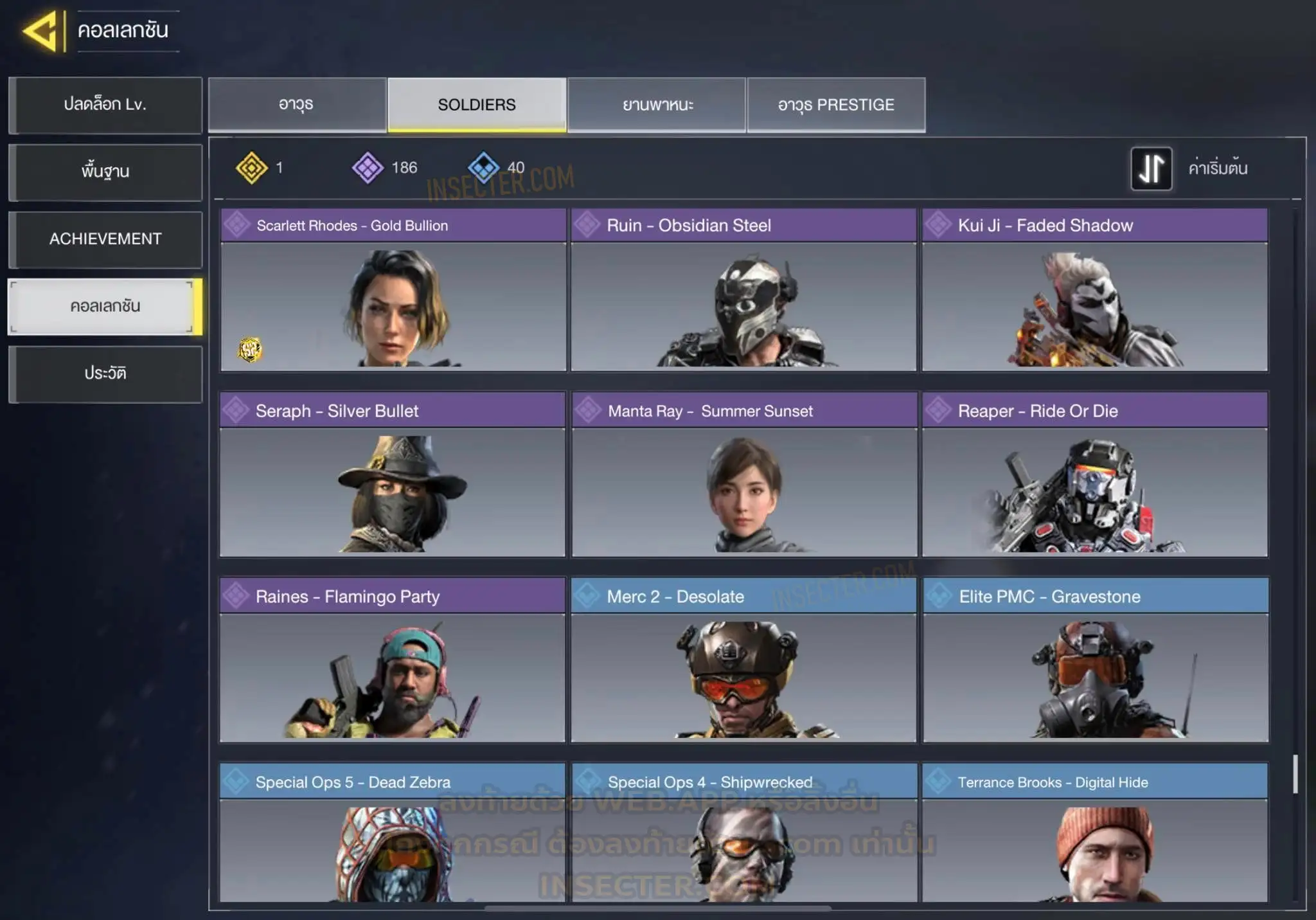Select Kui Ji - Faded Shadow skin
The width and height of the screenshot is (1316, 920).
pyautogui.click(x=1095, y=290)
